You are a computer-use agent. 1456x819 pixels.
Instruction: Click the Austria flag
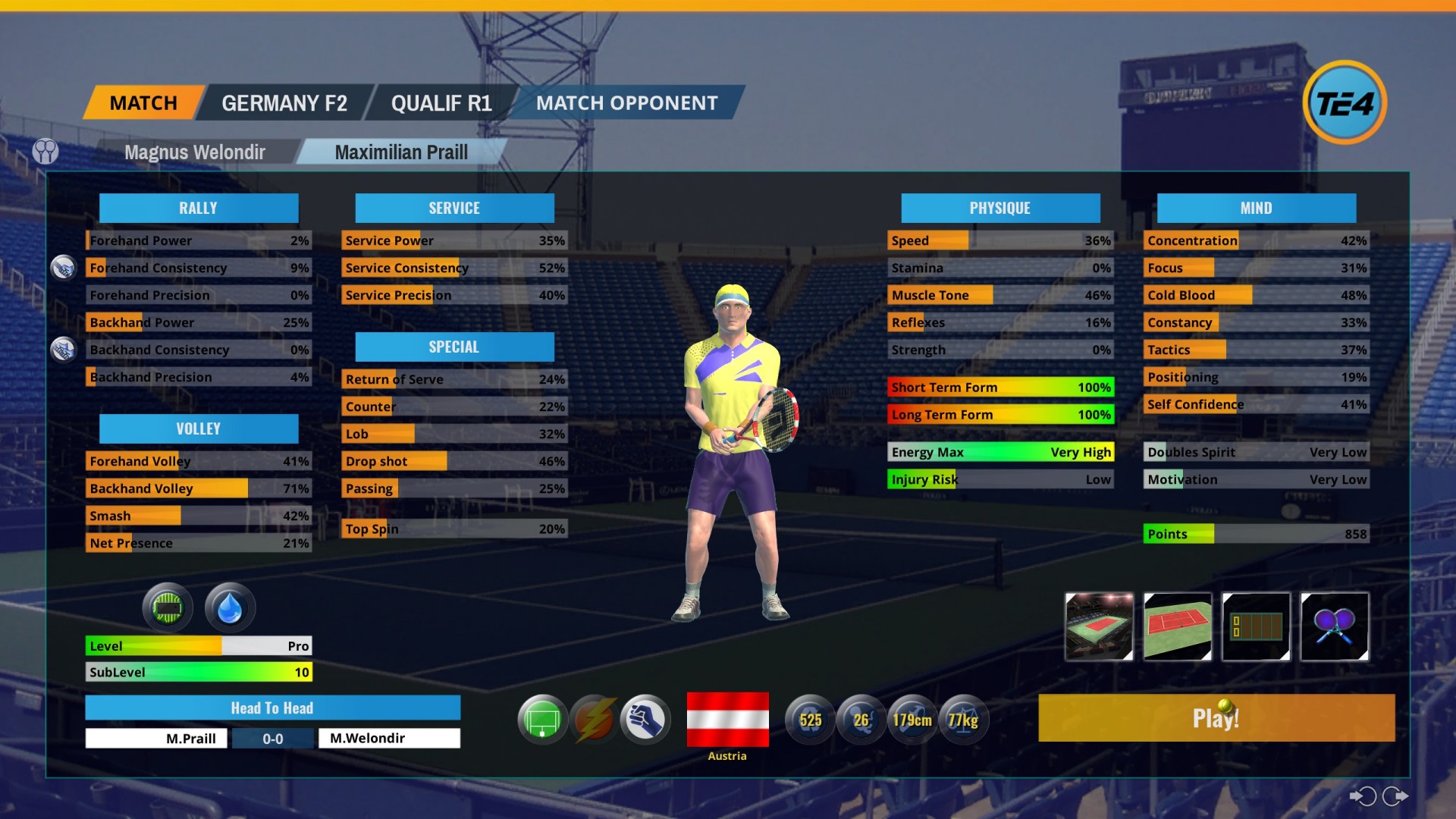(727, 719)
